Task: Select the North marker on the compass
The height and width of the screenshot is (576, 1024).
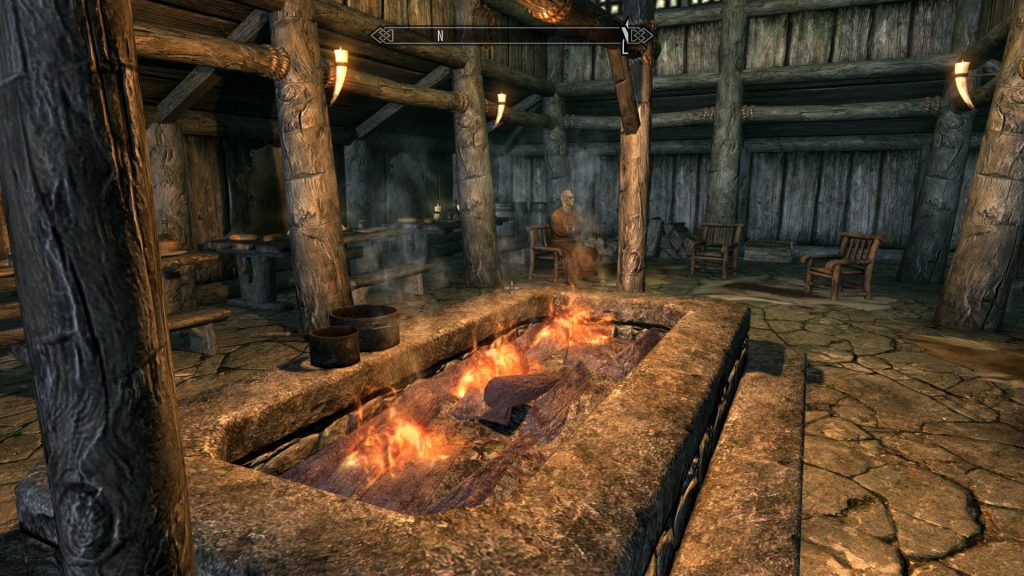Action: point(440,36)
